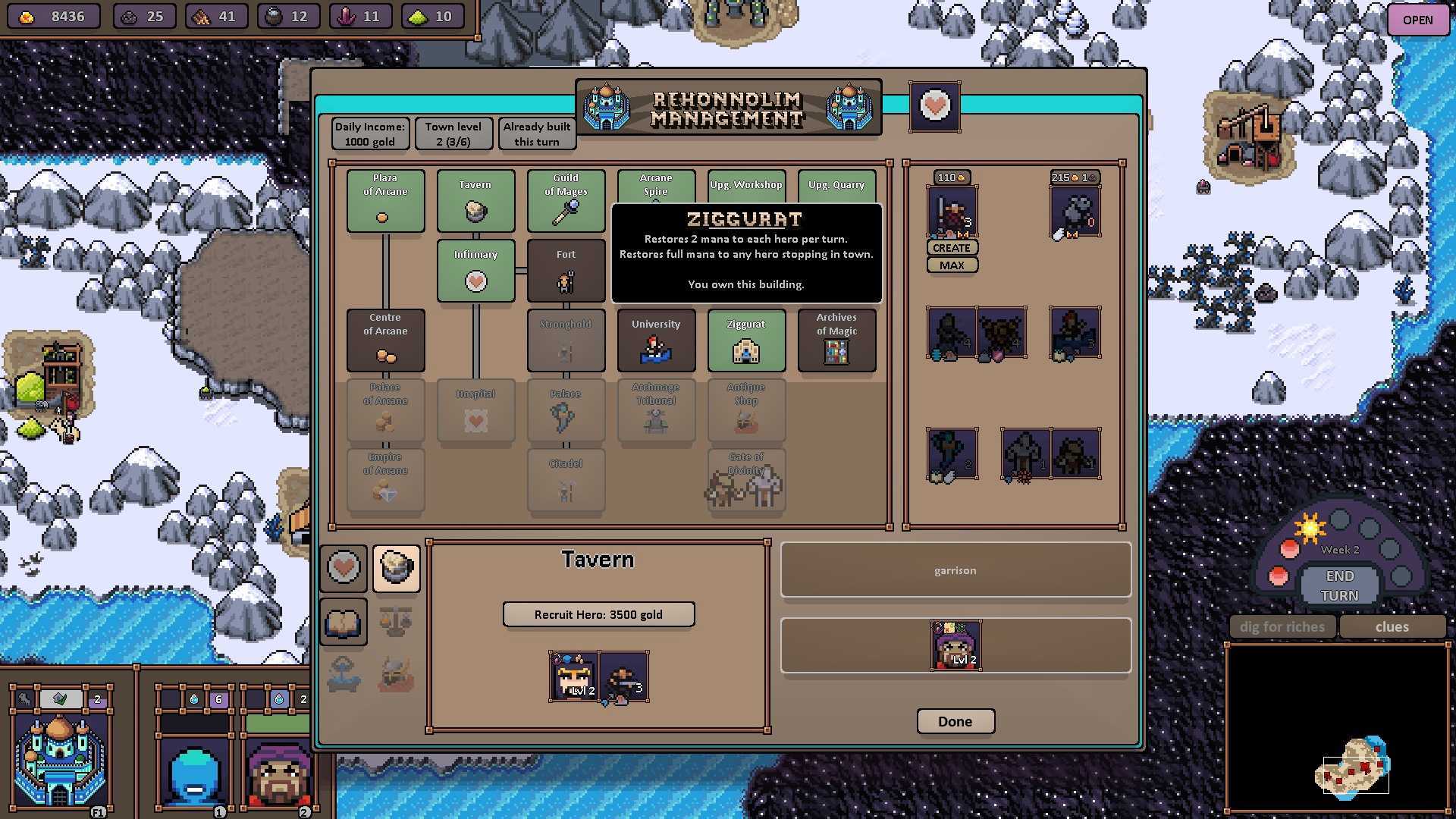The width and height of the screenshot is (1456, 819).
Task: Select the Archives of Magic building
Action: coord(836,340)
